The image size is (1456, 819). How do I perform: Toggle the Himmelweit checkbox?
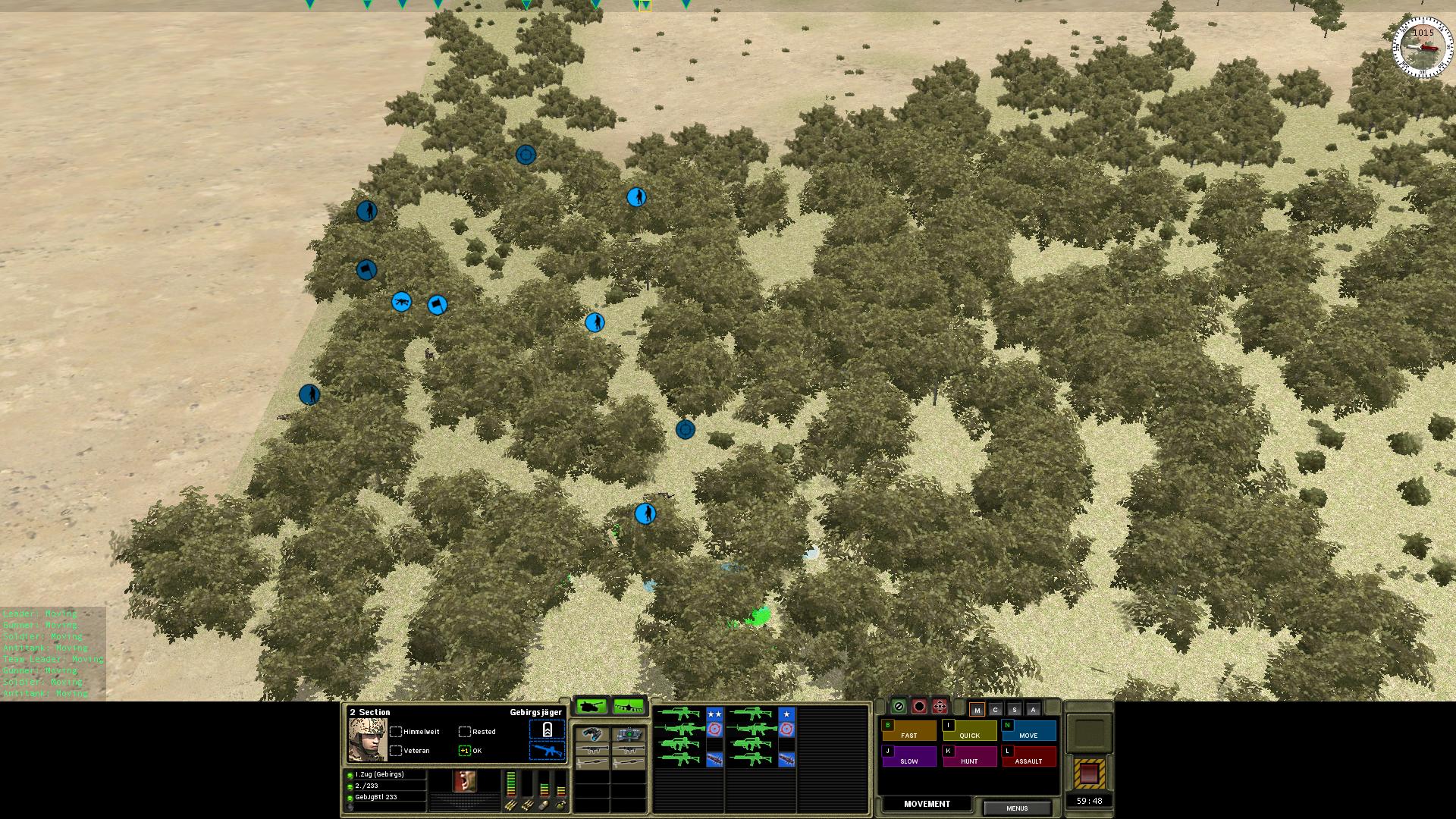point(396,731)
